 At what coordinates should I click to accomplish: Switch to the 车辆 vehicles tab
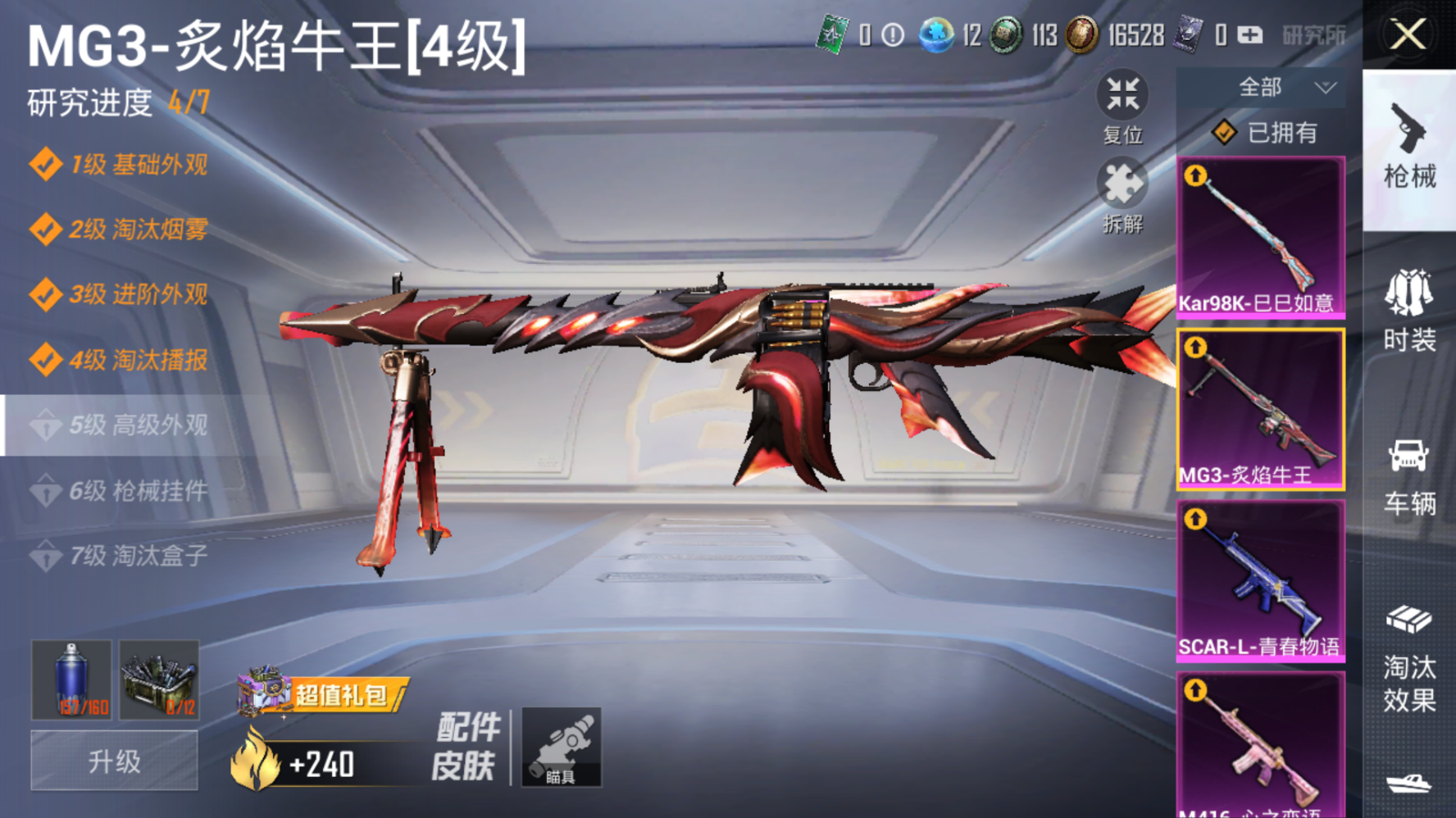click(1409, 477)
